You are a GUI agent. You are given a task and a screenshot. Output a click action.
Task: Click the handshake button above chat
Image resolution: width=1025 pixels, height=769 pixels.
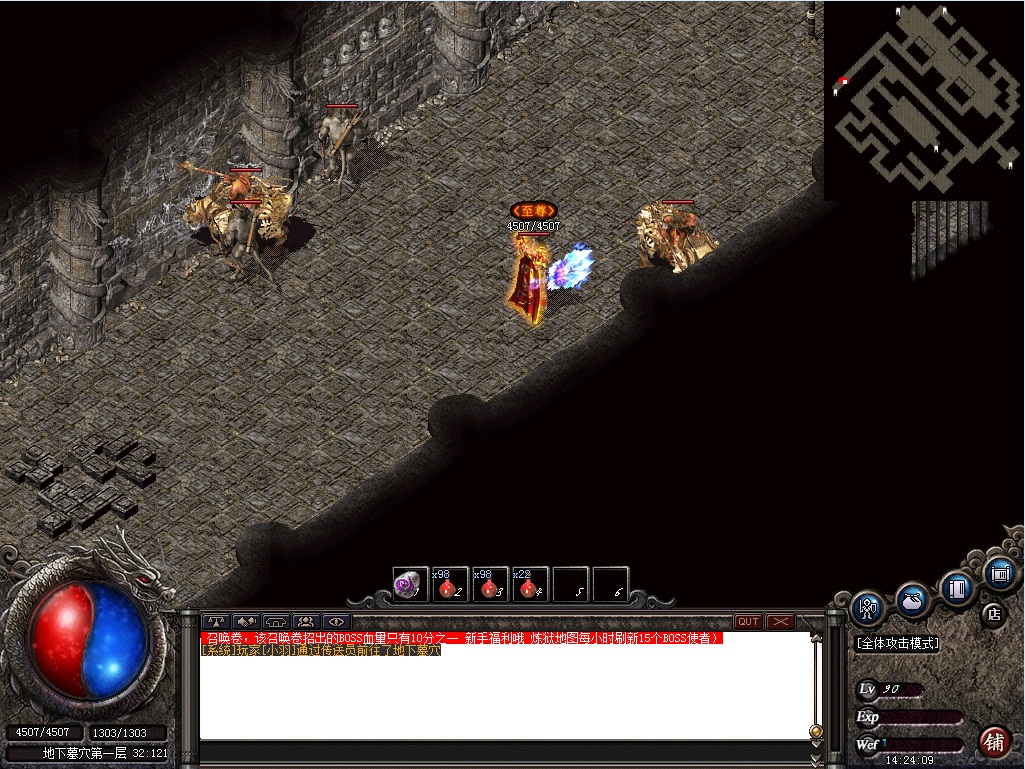click(246, 621)
